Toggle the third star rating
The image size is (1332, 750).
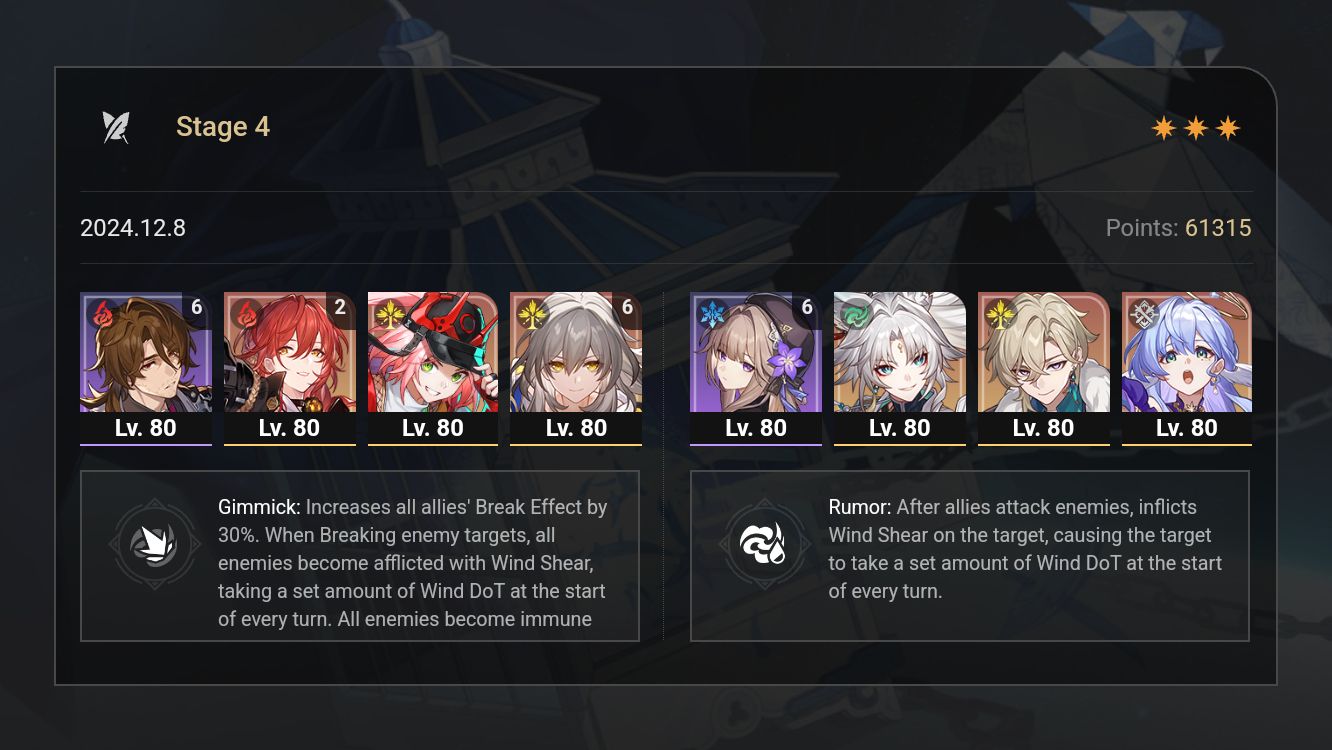click(x=1228, y=127)
